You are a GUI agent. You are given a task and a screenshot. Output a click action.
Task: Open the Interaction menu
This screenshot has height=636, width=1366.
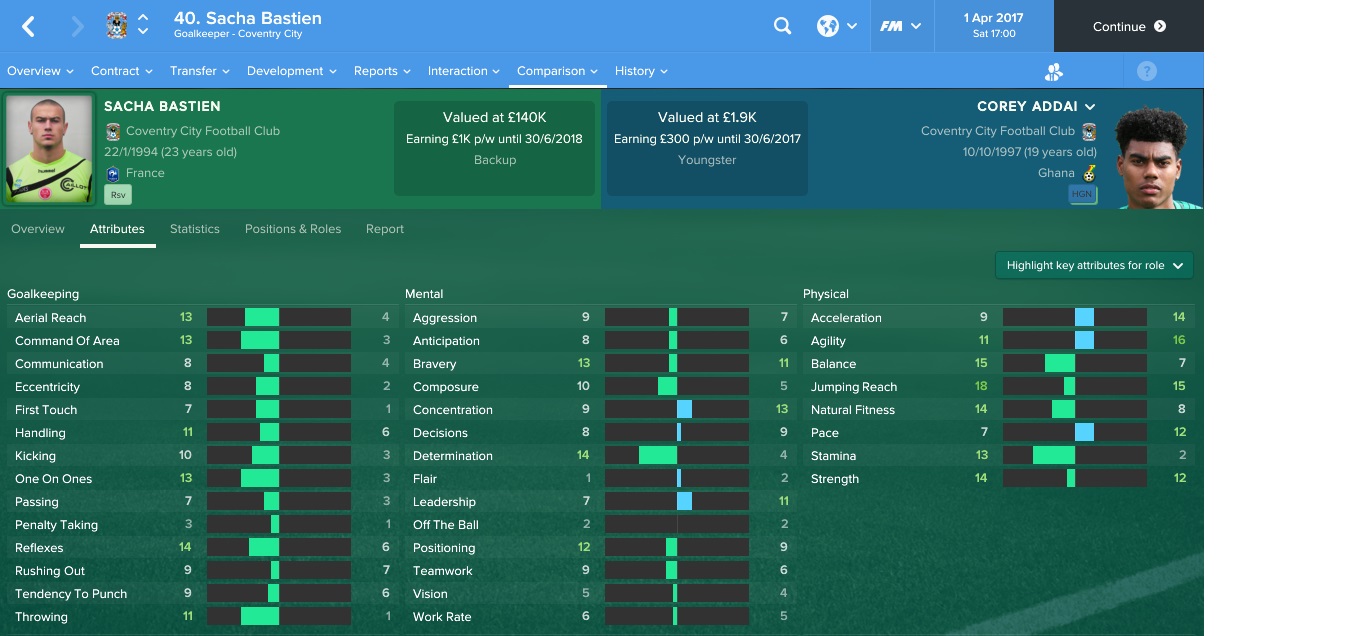click(x=464, y=71)
